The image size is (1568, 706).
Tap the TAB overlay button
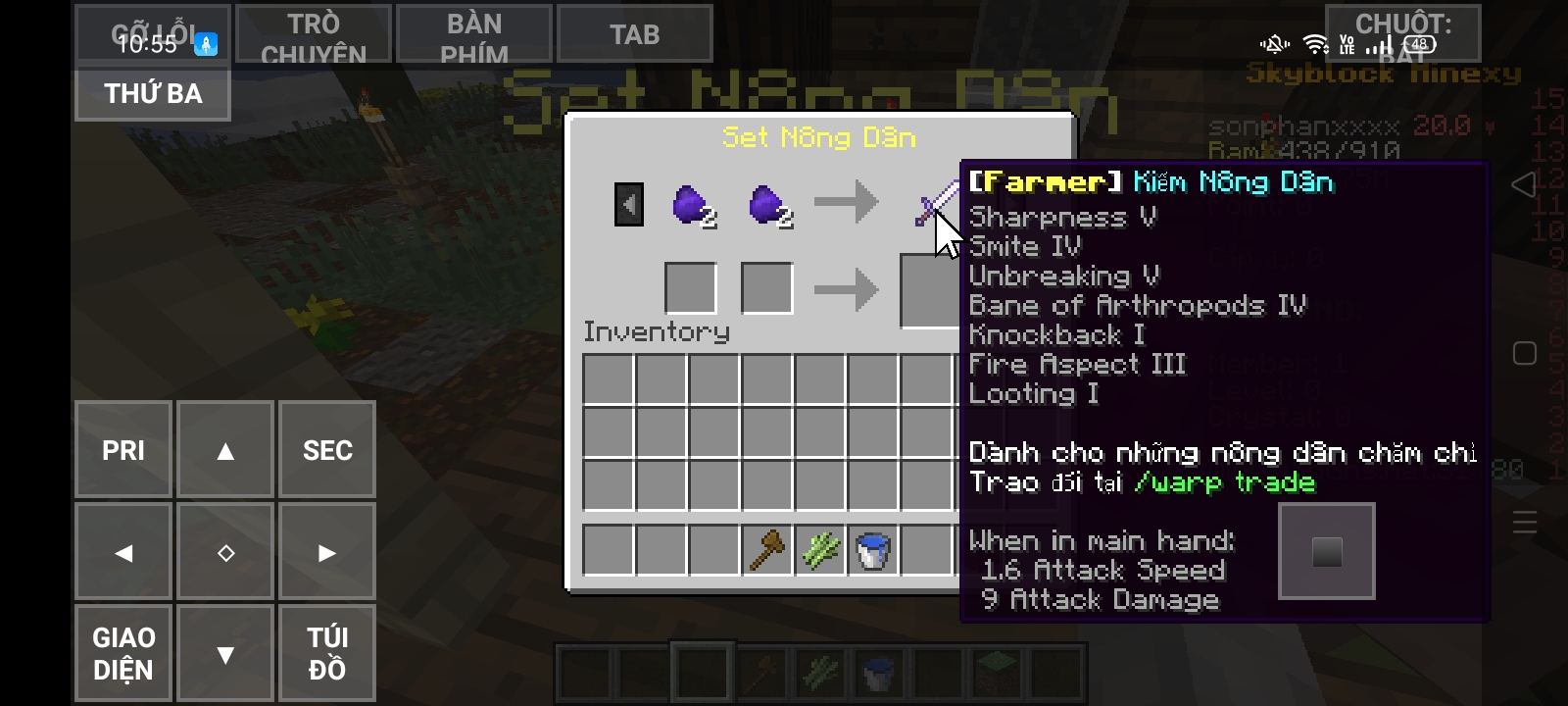click(634, 35)
